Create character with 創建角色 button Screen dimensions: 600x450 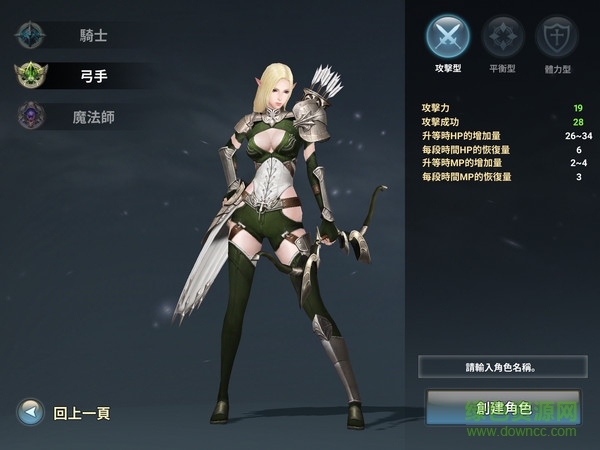pos(502,409)
